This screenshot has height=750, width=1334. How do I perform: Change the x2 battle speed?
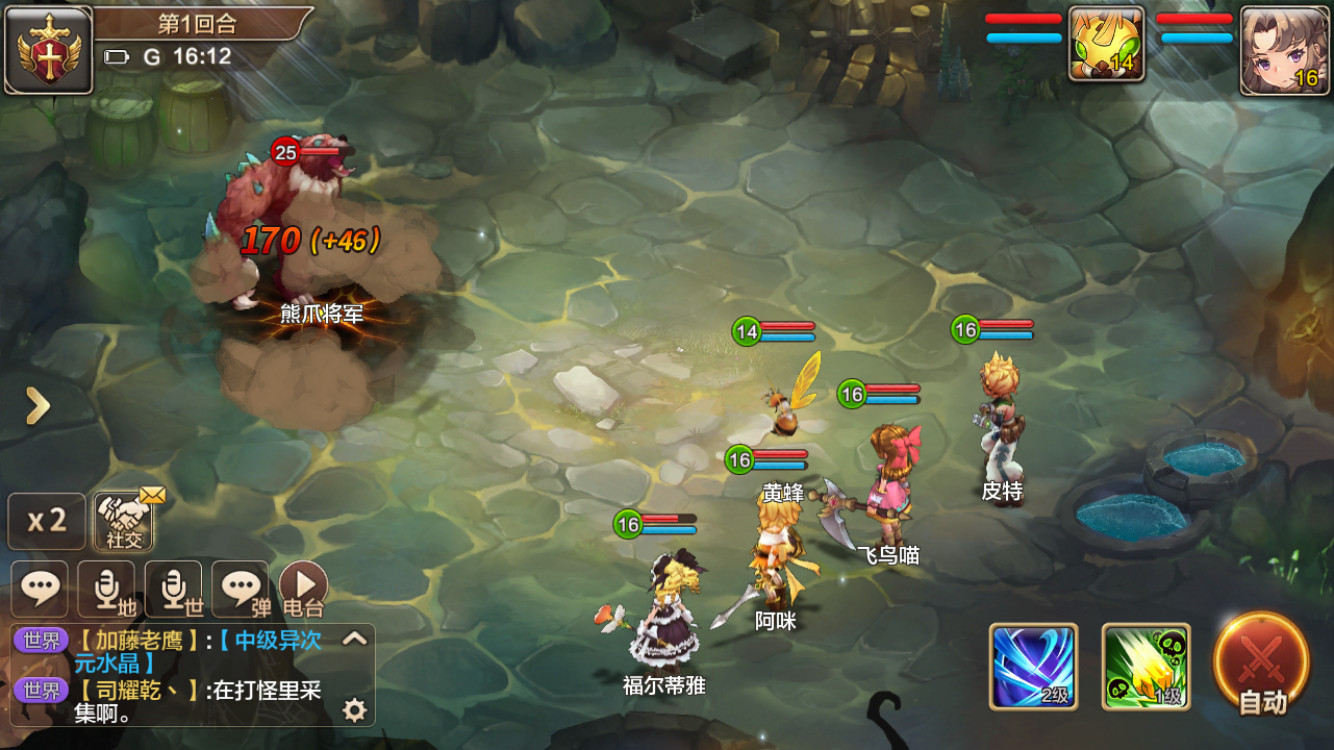point(46,521)
